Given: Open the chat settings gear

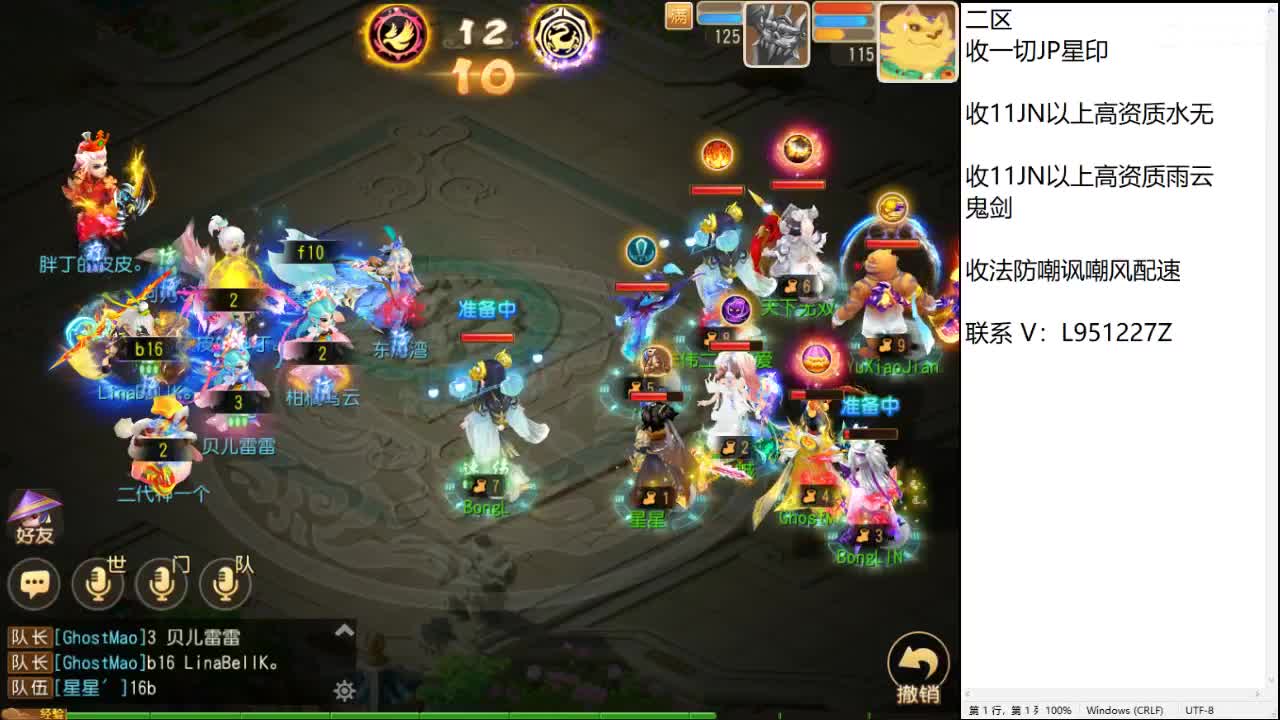Looking at the screenshot, I should coord(345,690).
